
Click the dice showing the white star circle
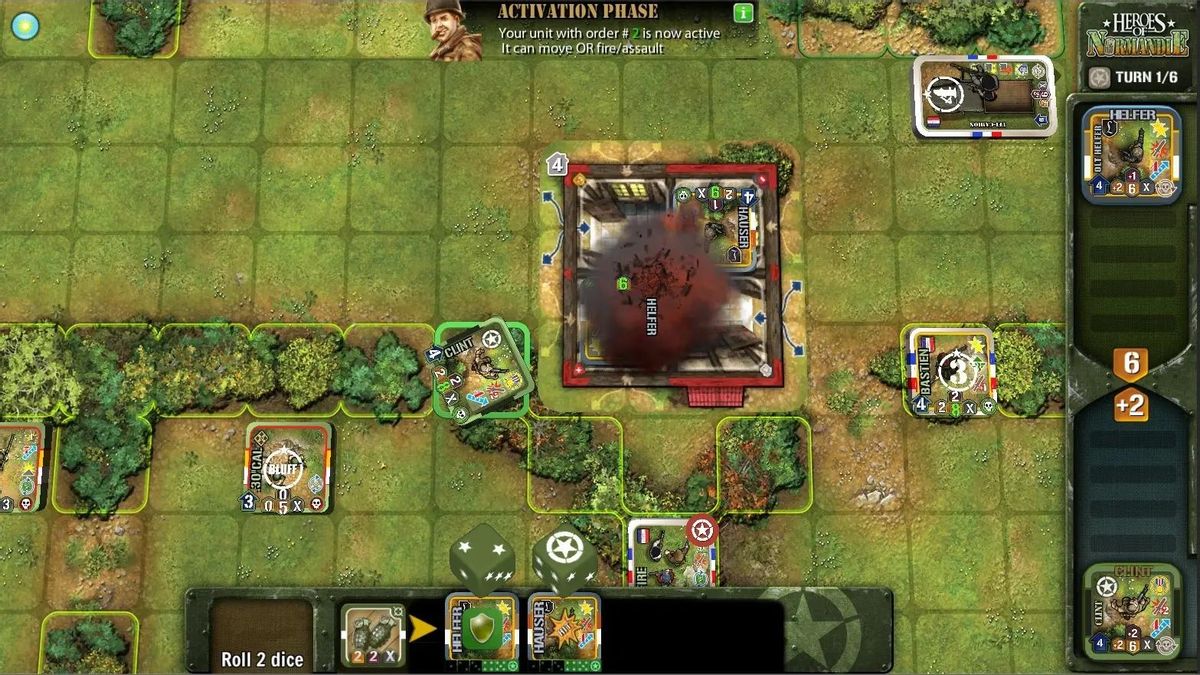(564, 560)
